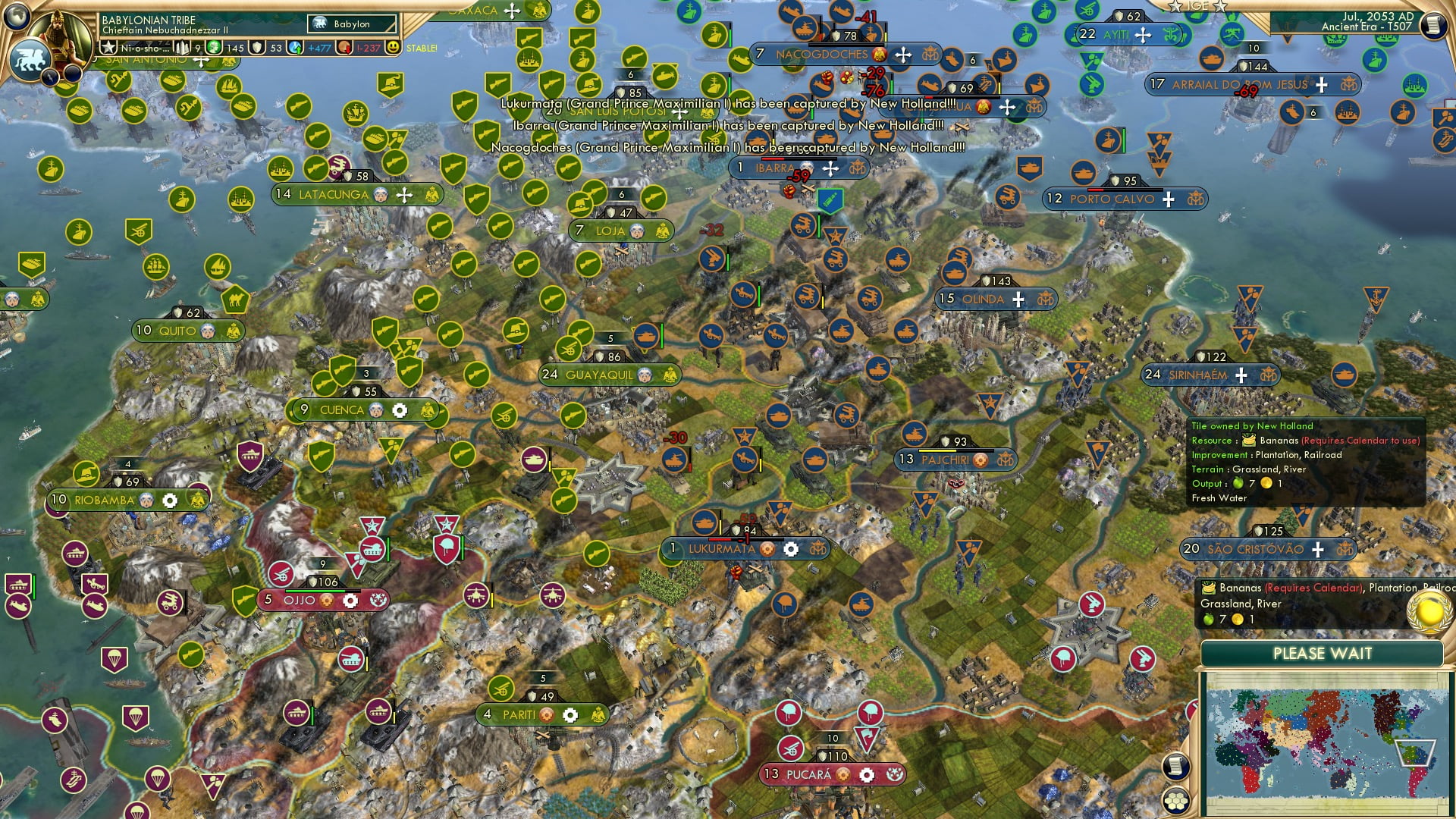Viewport: 1456px width, 819px height.
Task: Click the happiness smiley labeled STABLE
Action: pos(393,47)
